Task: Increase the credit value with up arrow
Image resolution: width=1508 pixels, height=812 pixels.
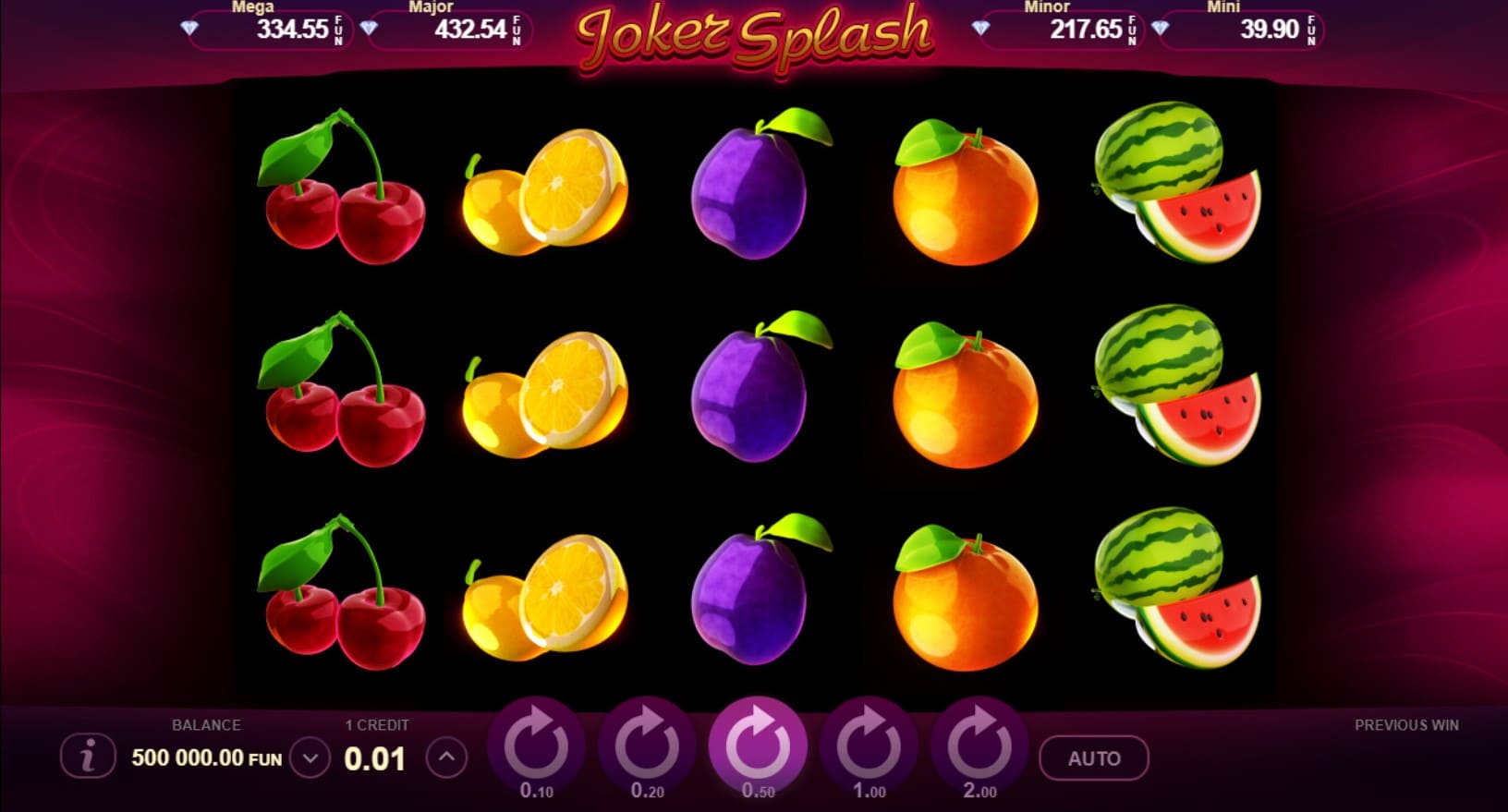Action: 446,757
